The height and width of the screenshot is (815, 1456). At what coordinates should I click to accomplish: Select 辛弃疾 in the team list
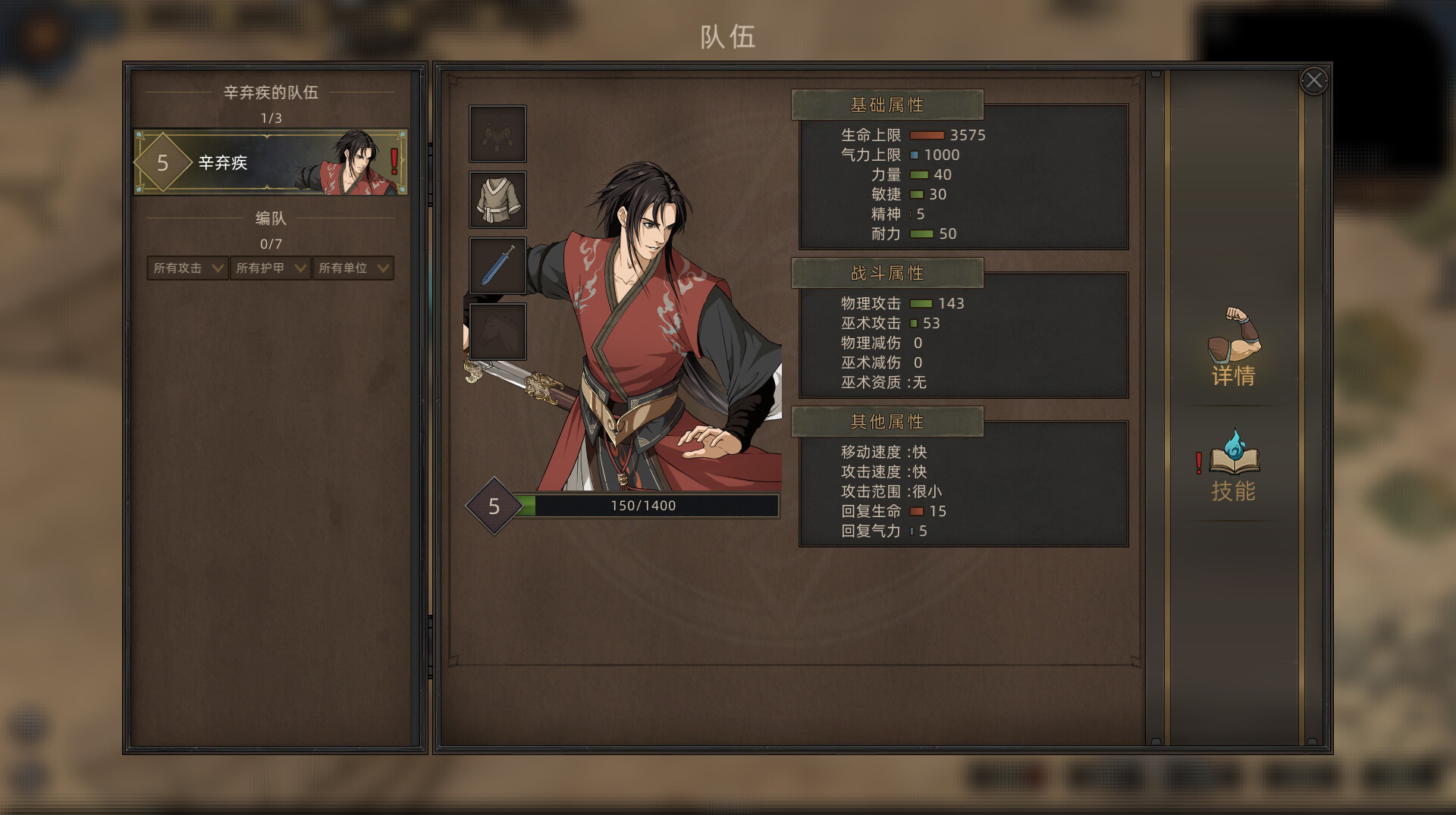271,162
